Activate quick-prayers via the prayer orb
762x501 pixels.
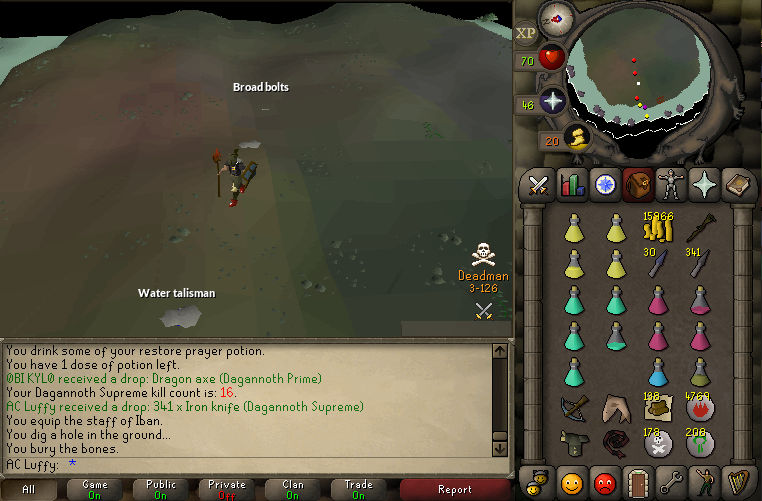(x=552, y=102)
